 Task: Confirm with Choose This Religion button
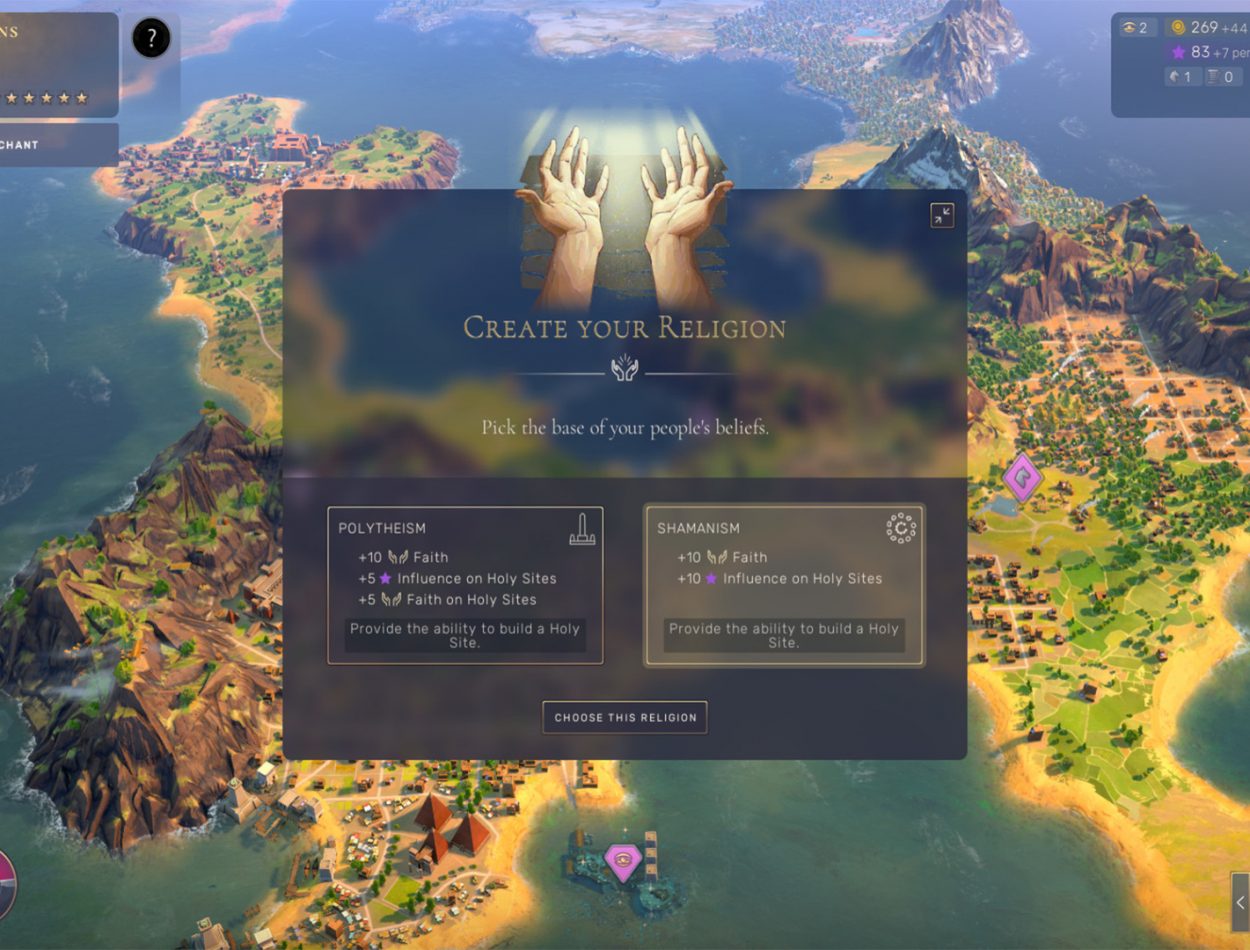pyautogui.click(x=625, y=717)
